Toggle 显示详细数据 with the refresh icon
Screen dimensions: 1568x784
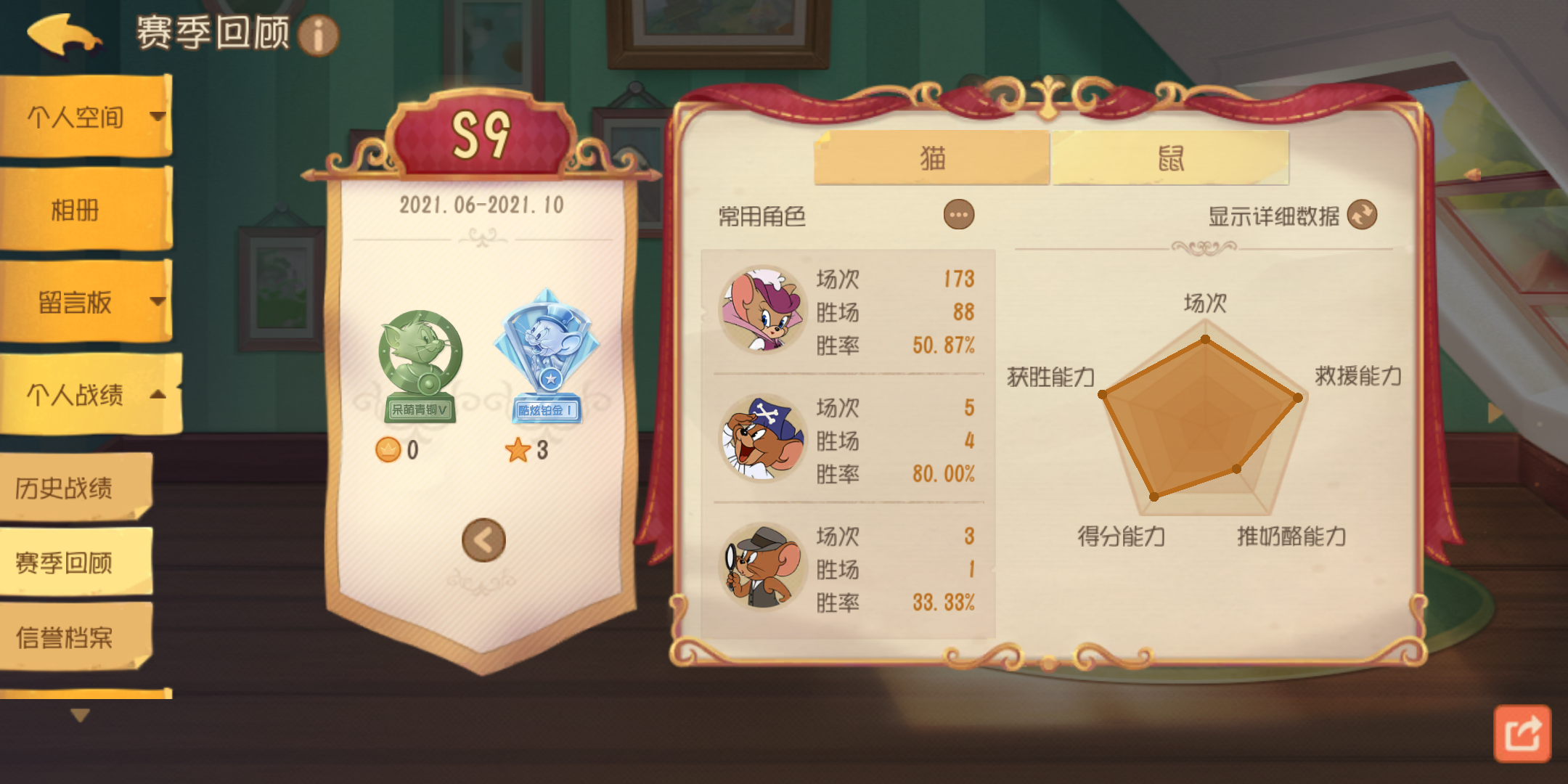click(1363, 214)
